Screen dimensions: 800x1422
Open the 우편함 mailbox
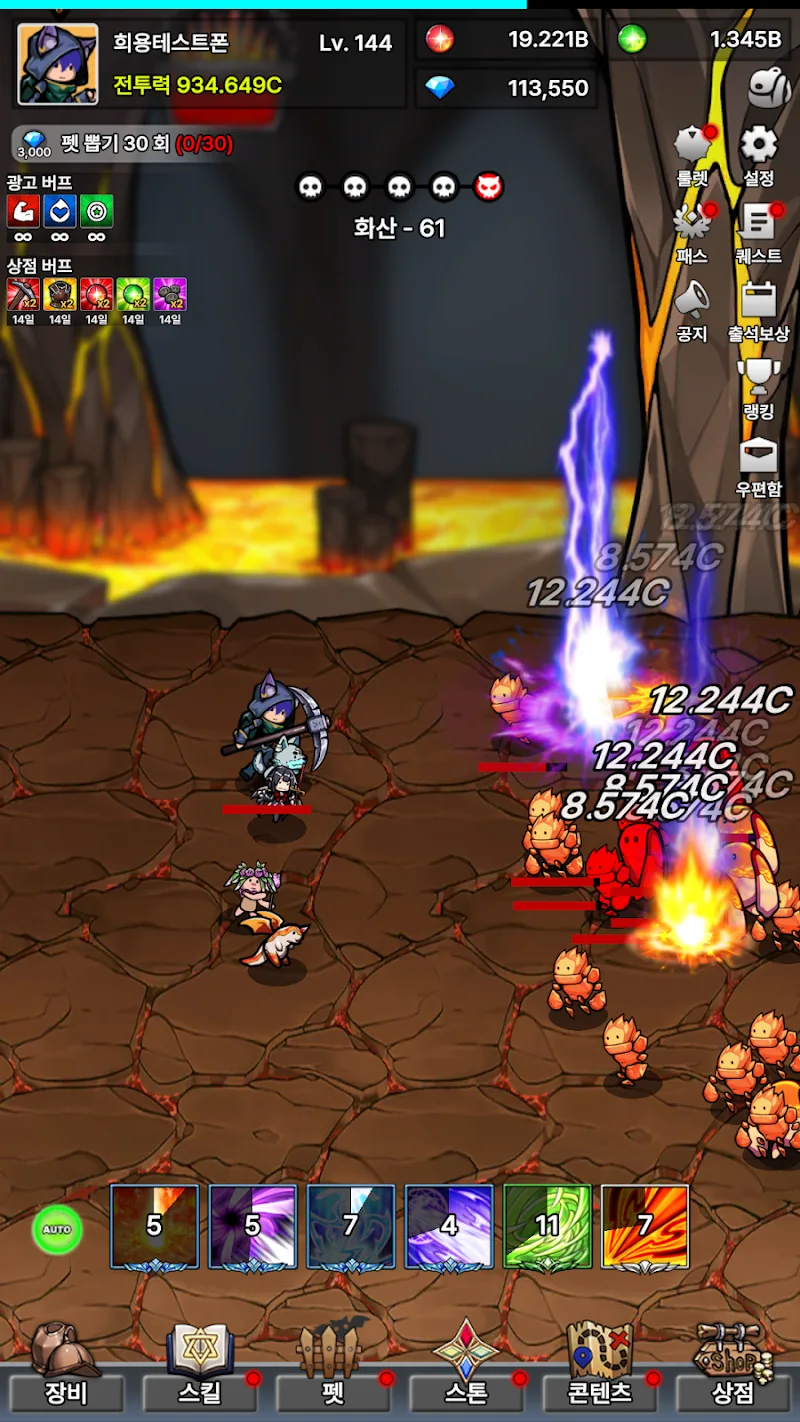point(759,462)
